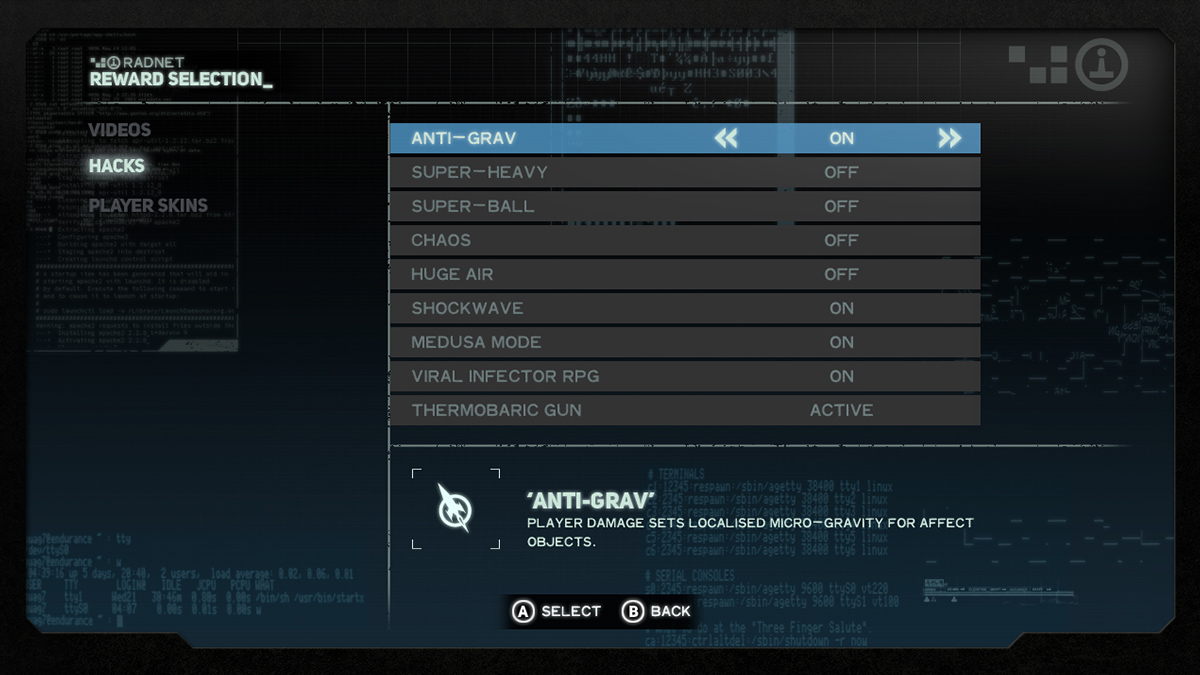This screenshot has width=1200, height=675.
Task: Toggle the Super-Ball hack
Action: (x=684, y=206)
